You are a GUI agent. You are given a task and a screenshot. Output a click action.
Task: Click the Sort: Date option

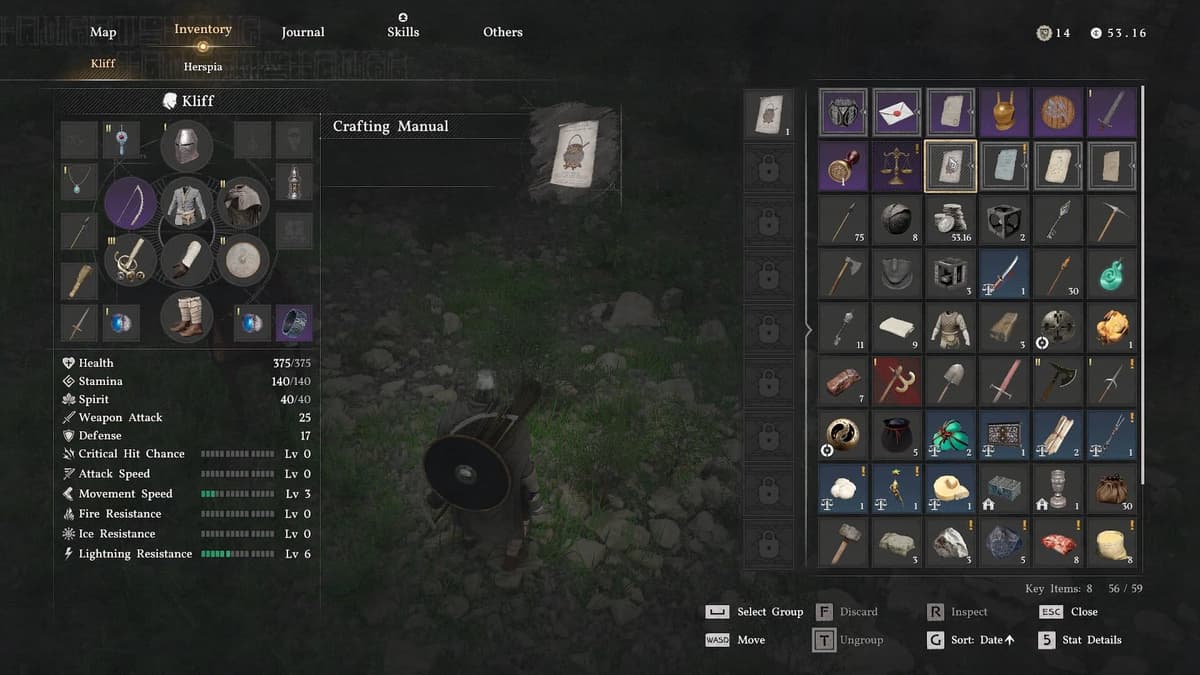[970, 640]
